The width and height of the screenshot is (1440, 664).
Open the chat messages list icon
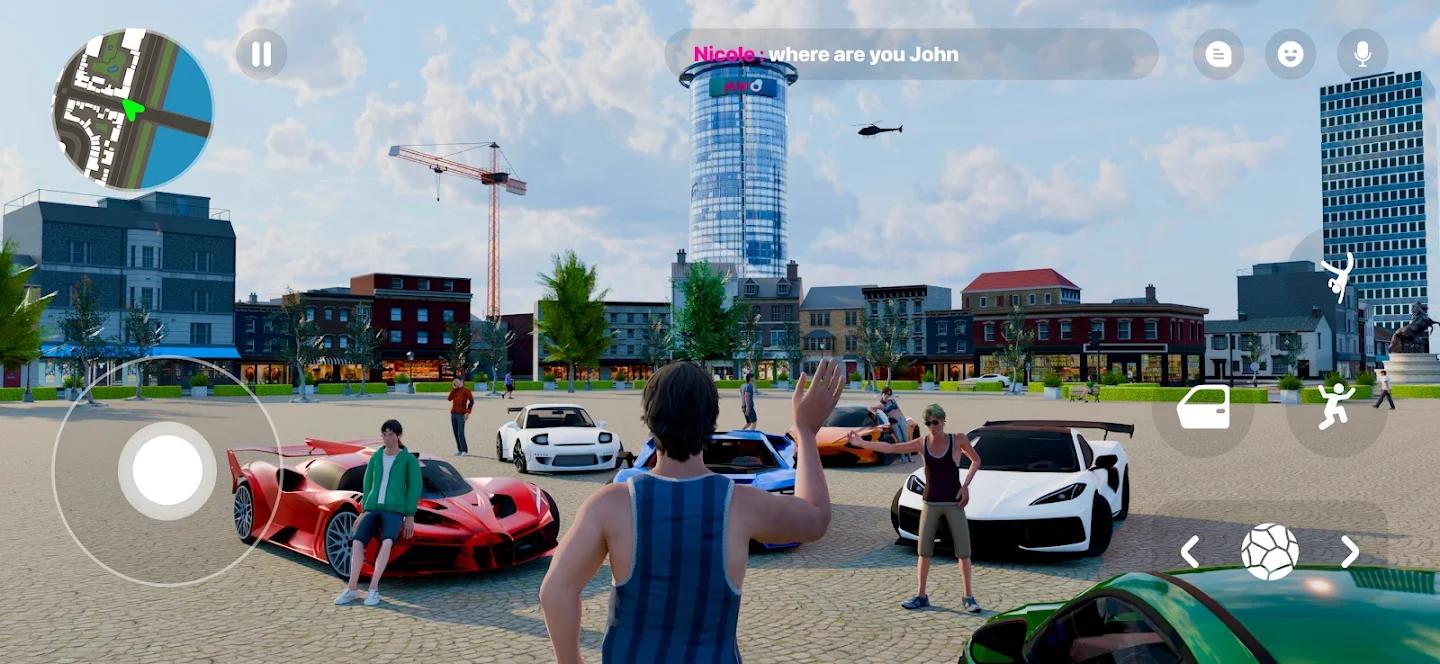click(x=1218, y=54)
